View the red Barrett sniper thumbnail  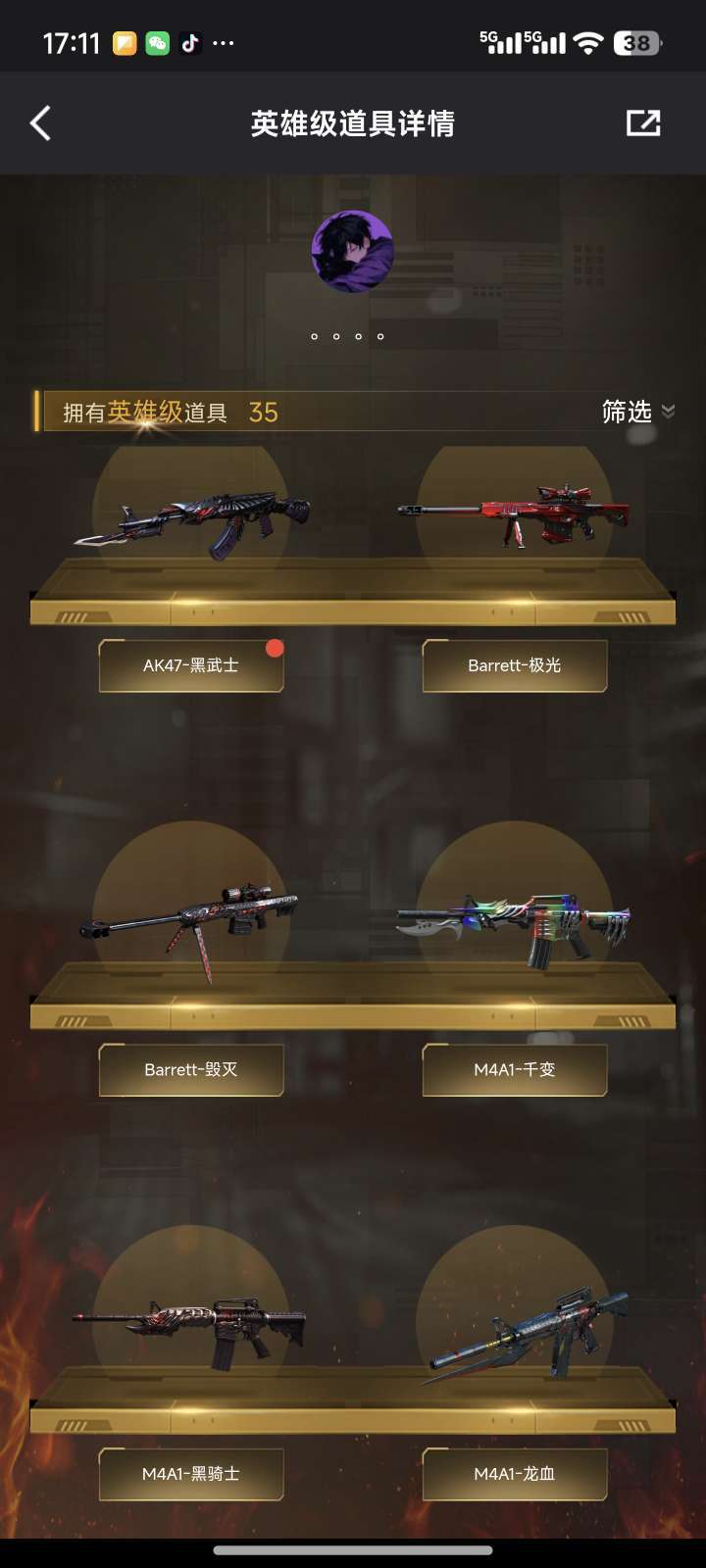[514, 514]
